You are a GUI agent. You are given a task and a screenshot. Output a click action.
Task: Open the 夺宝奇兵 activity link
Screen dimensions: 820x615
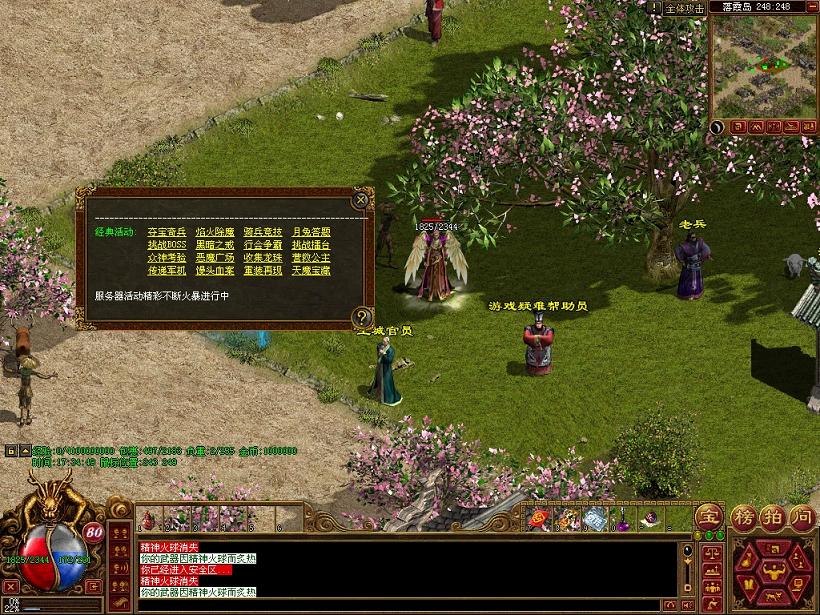pyautogui.click(x=167, y=232)
